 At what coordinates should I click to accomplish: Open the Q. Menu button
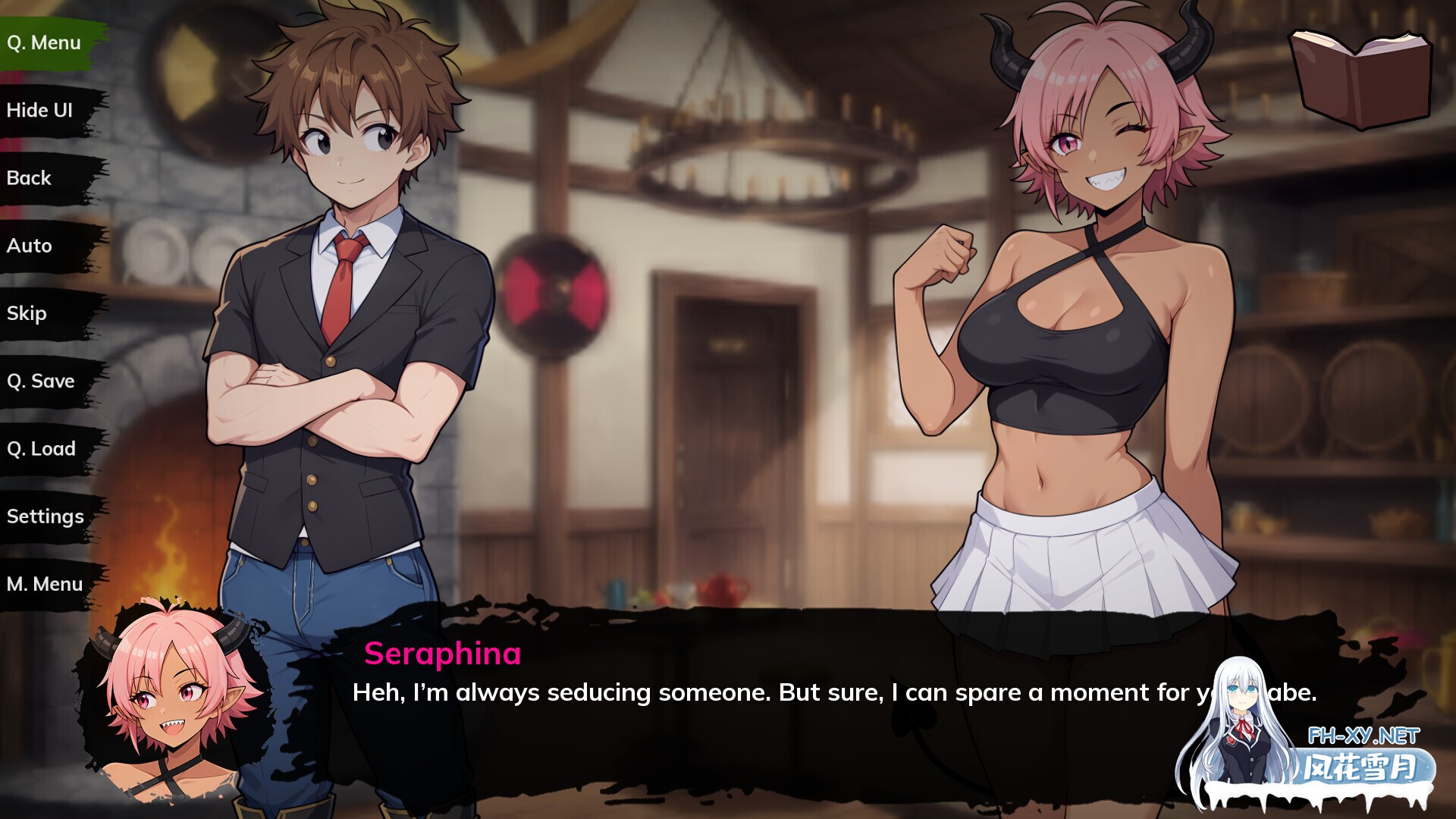44,43
